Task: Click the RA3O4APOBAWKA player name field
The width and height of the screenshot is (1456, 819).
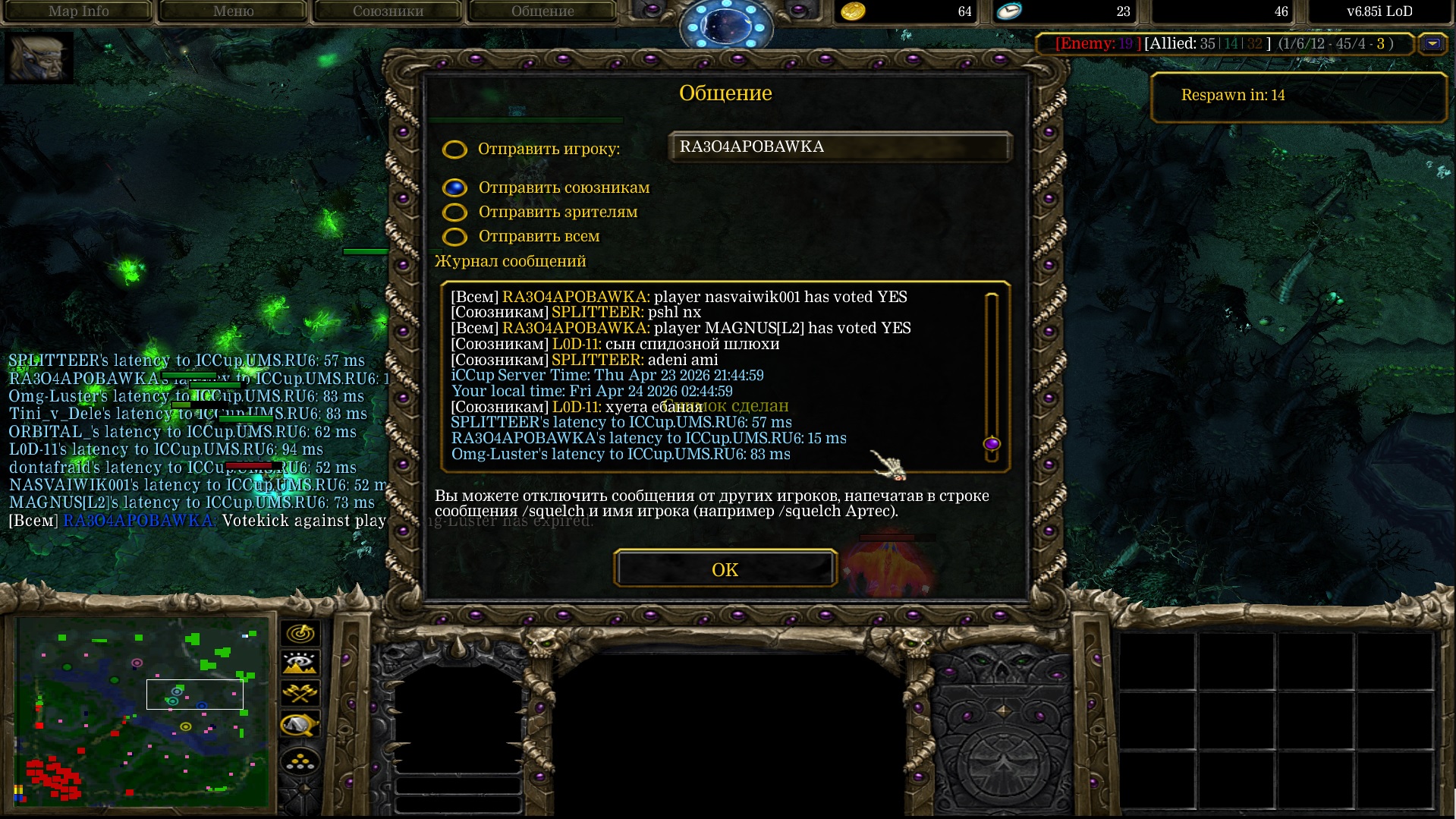Action: 839,147
